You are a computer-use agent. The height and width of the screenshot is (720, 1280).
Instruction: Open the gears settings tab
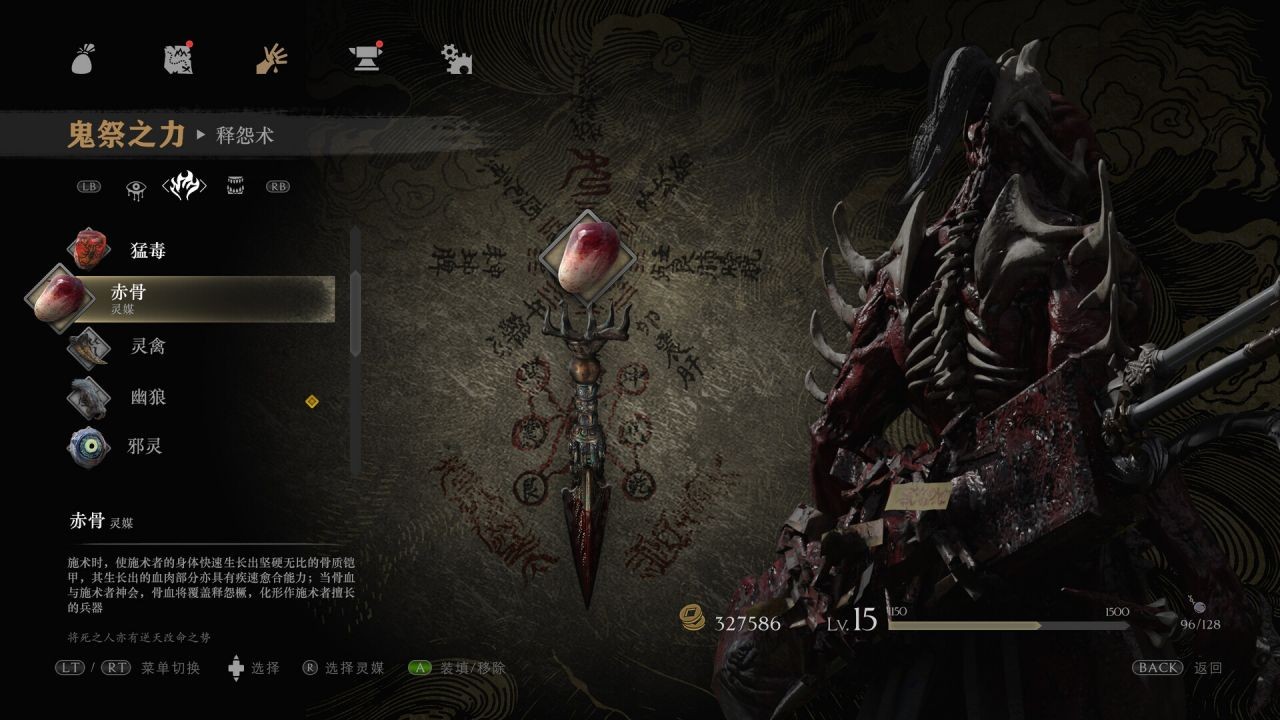(x=457, y=60)
